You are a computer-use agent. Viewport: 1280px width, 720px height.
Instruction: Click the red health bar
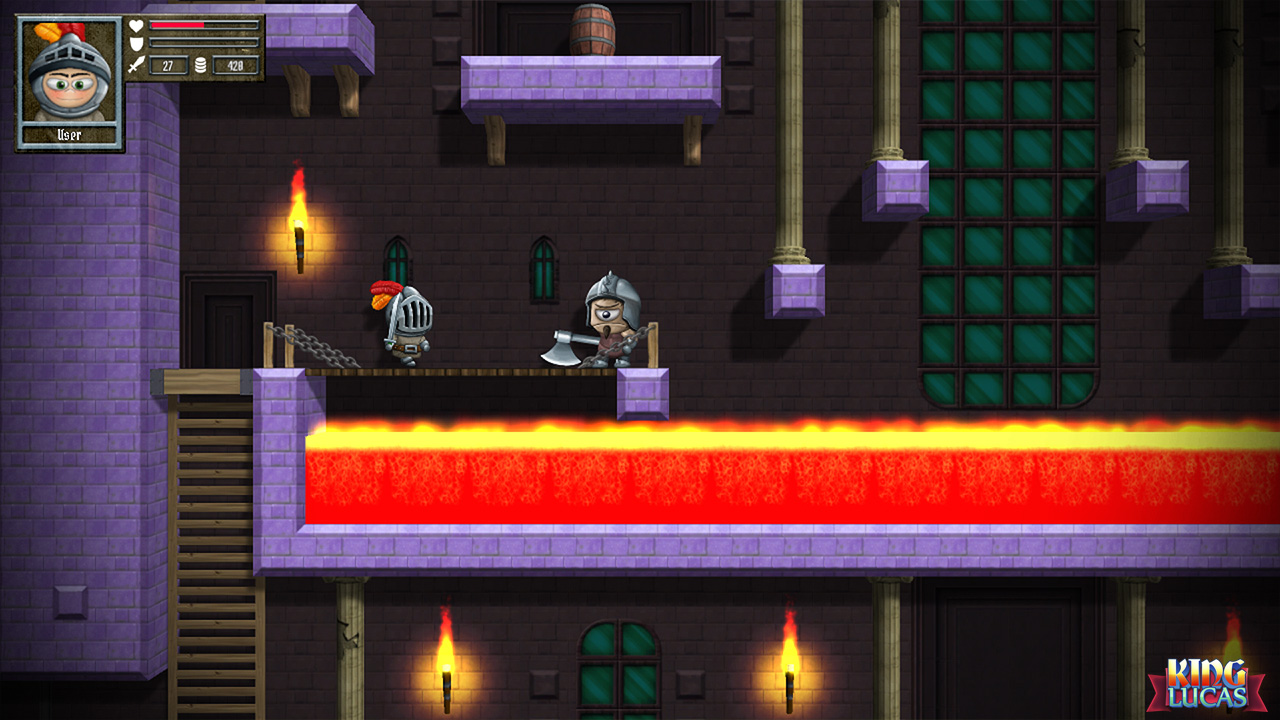coord(177,25)
